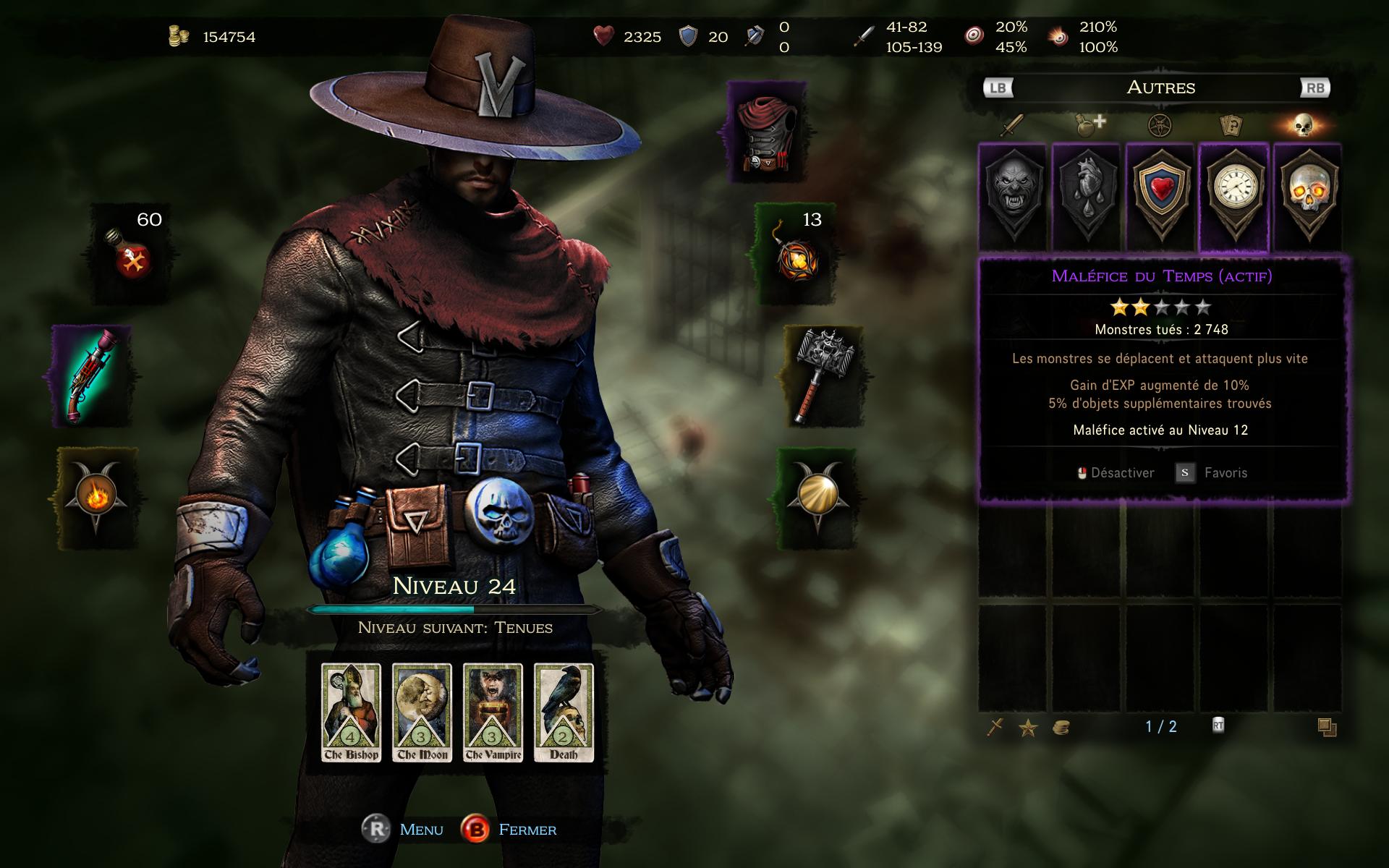The image size is (1389, 868).
Task: Switch to the sword weapons tab
Action: (1011, 126)
